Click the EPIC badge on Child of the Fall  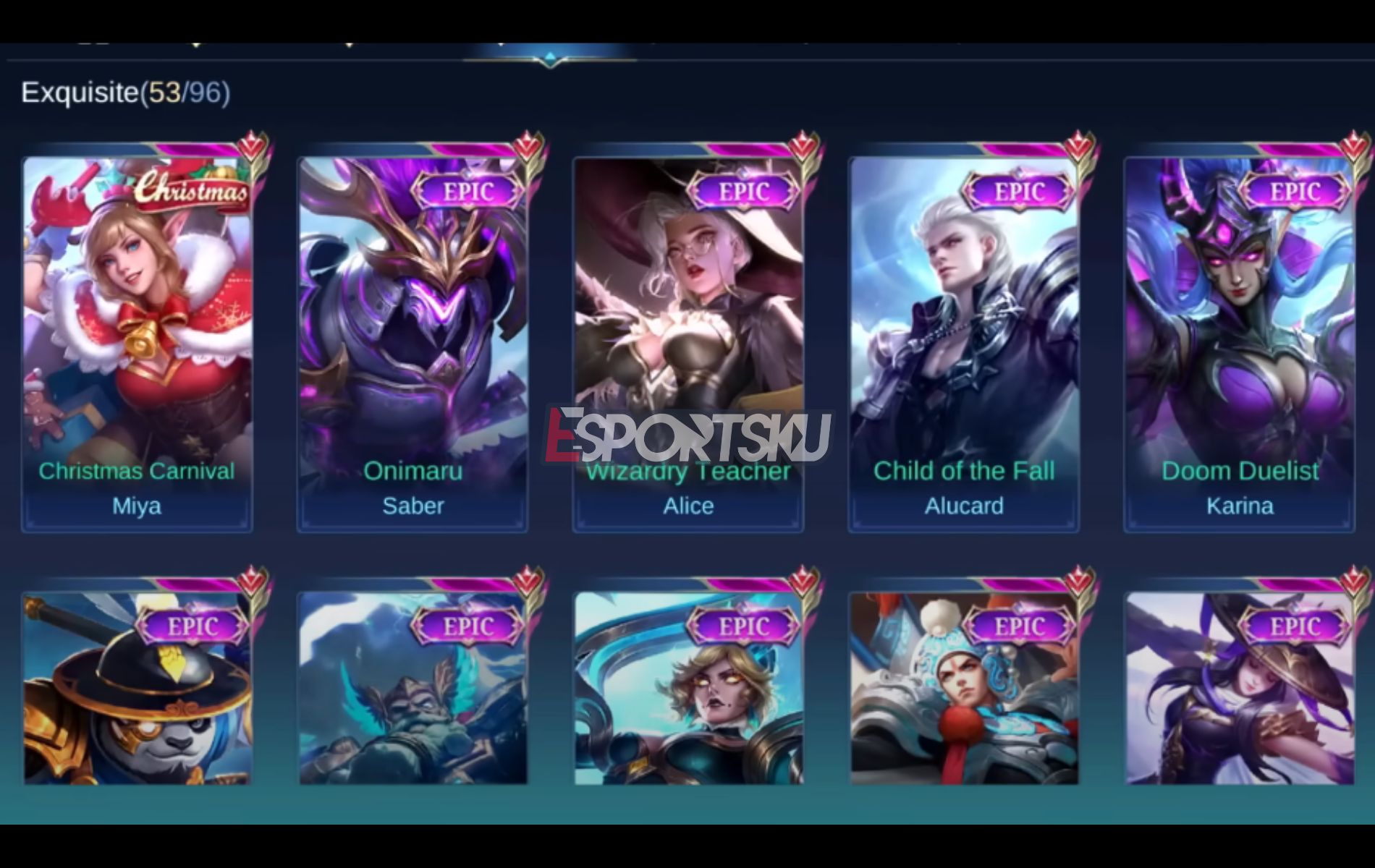pos(1020,191)
